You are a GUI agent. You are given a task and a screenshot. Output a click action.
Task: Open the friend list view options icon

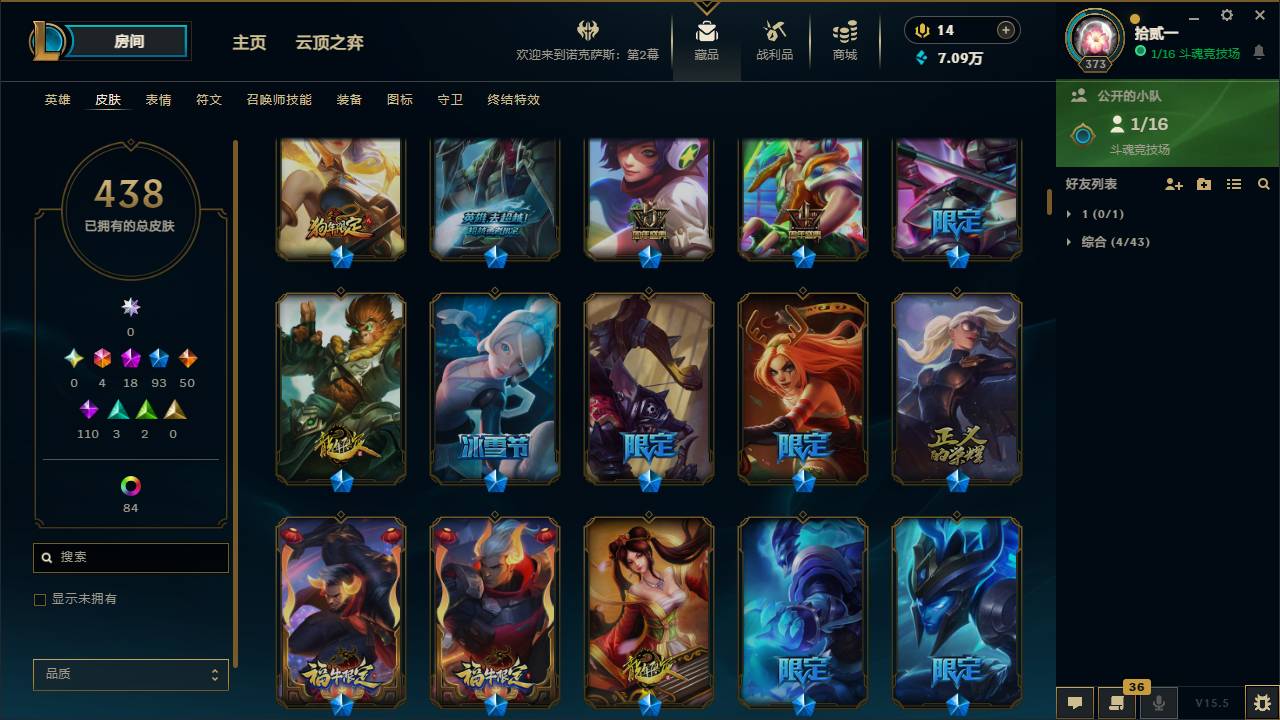(x=1233, y=184)
